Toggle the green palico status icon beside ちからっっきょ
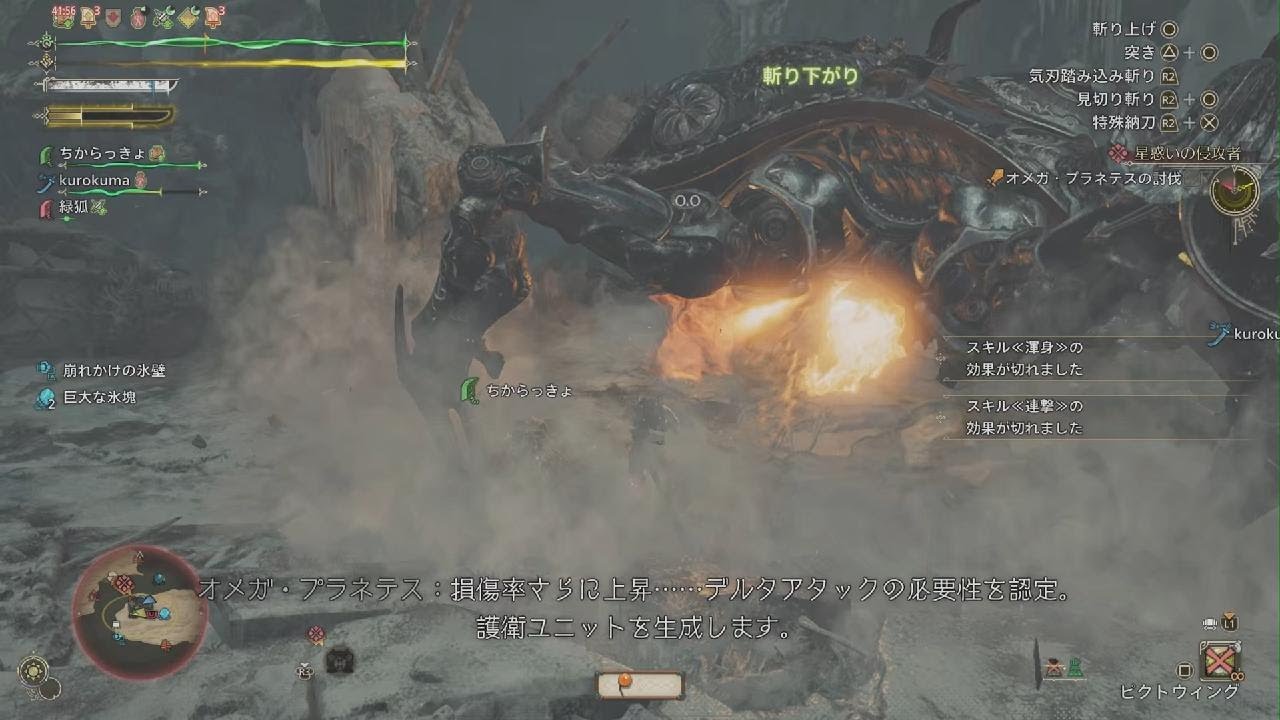Image resolution: width=1280 pixels, height=720 pixels. (x=157, y=152)
